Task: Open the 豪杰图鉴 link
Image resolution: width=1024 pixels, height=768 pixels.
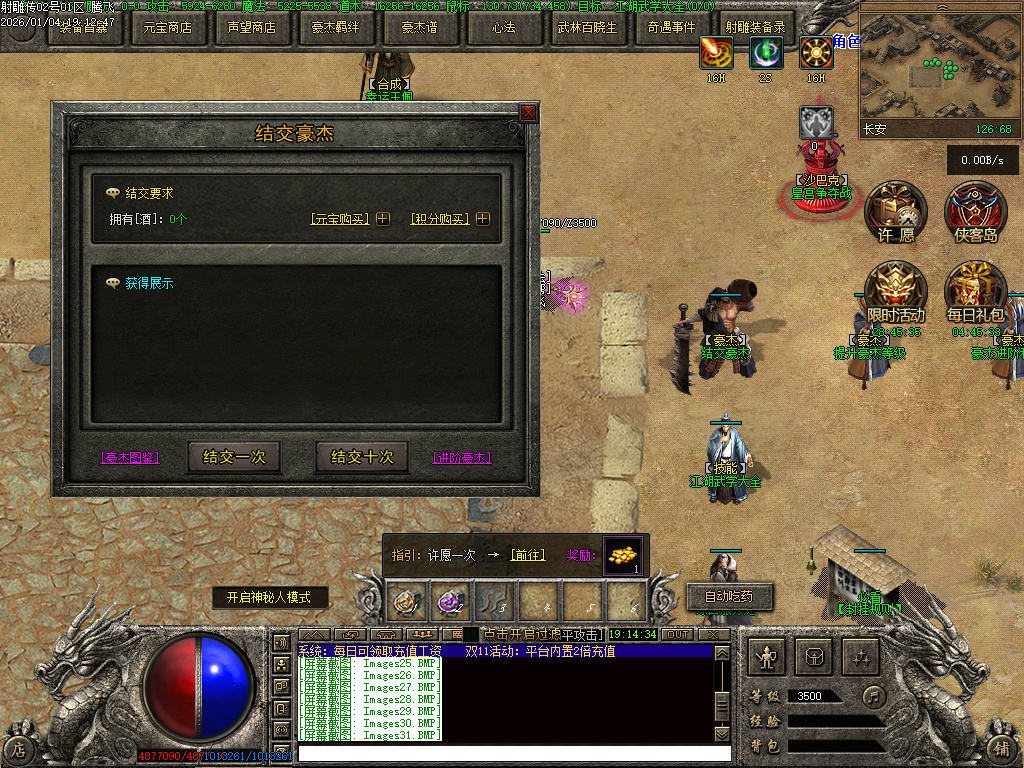Action: [130, 458]
